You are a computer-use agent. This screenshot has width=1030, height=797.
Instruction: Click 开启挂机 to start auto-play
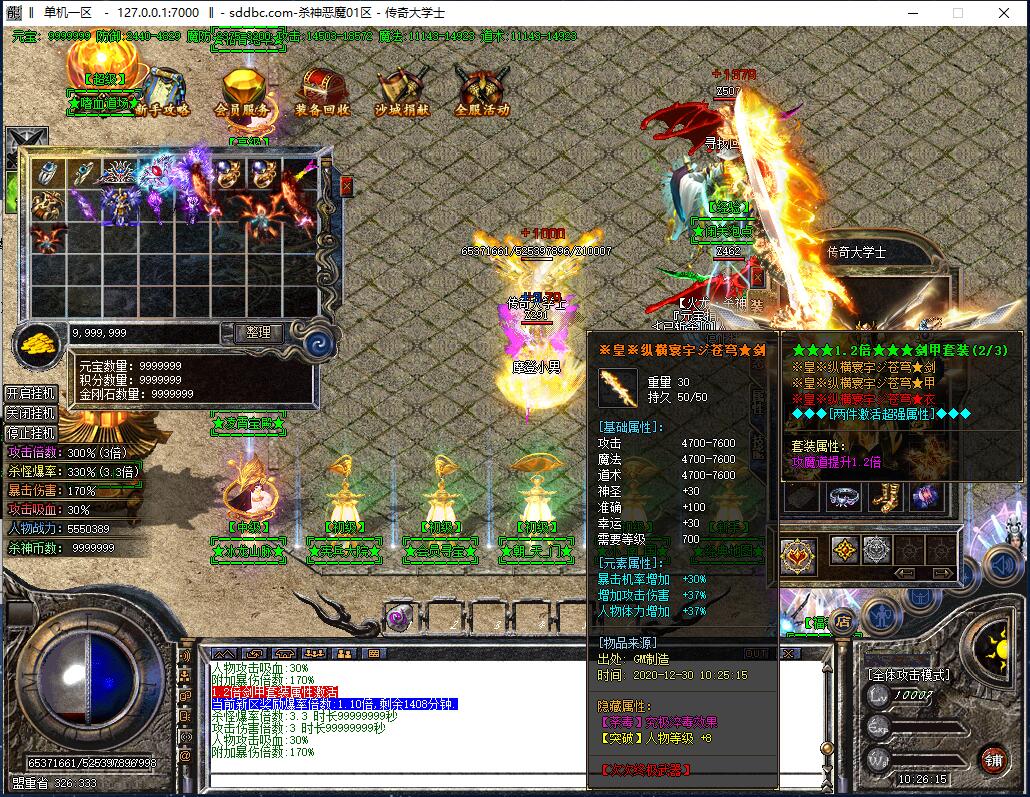(x=30, y=393)
